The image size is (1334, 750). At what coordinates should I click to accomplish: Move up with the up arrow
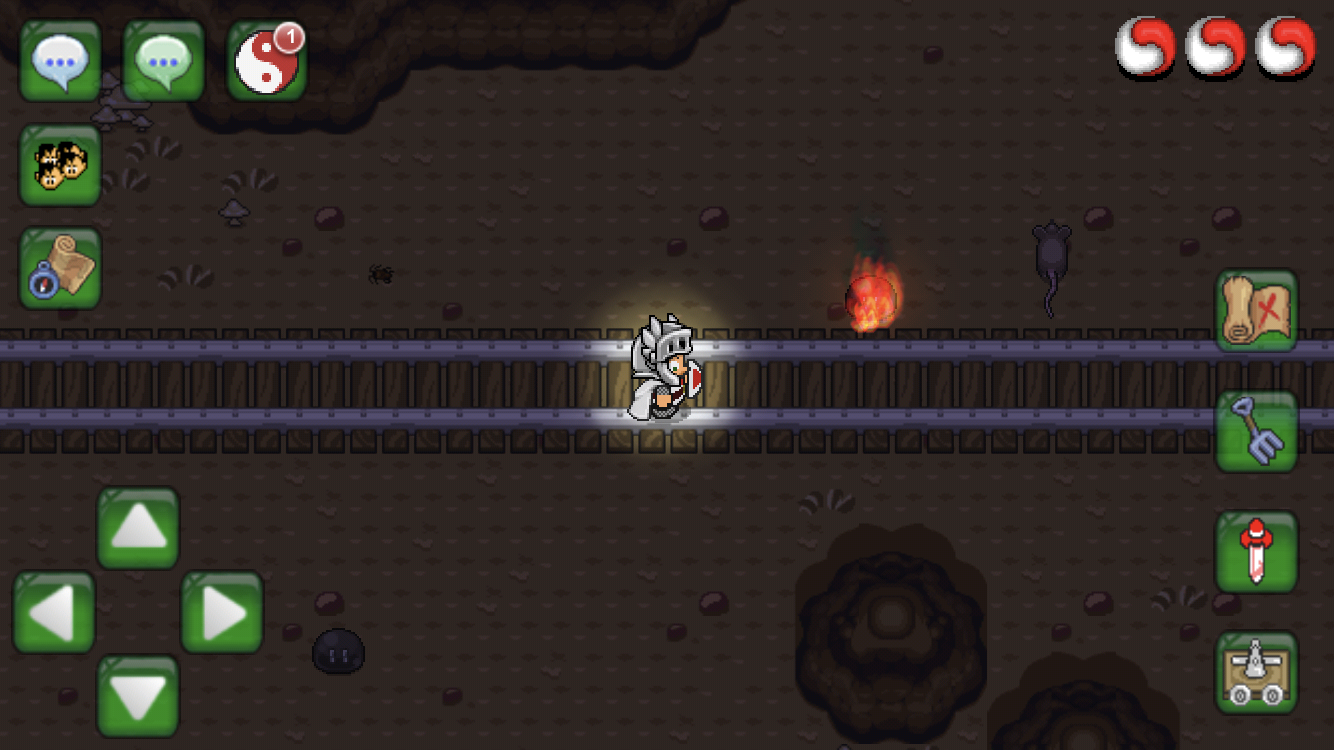(x=138, y=528)
